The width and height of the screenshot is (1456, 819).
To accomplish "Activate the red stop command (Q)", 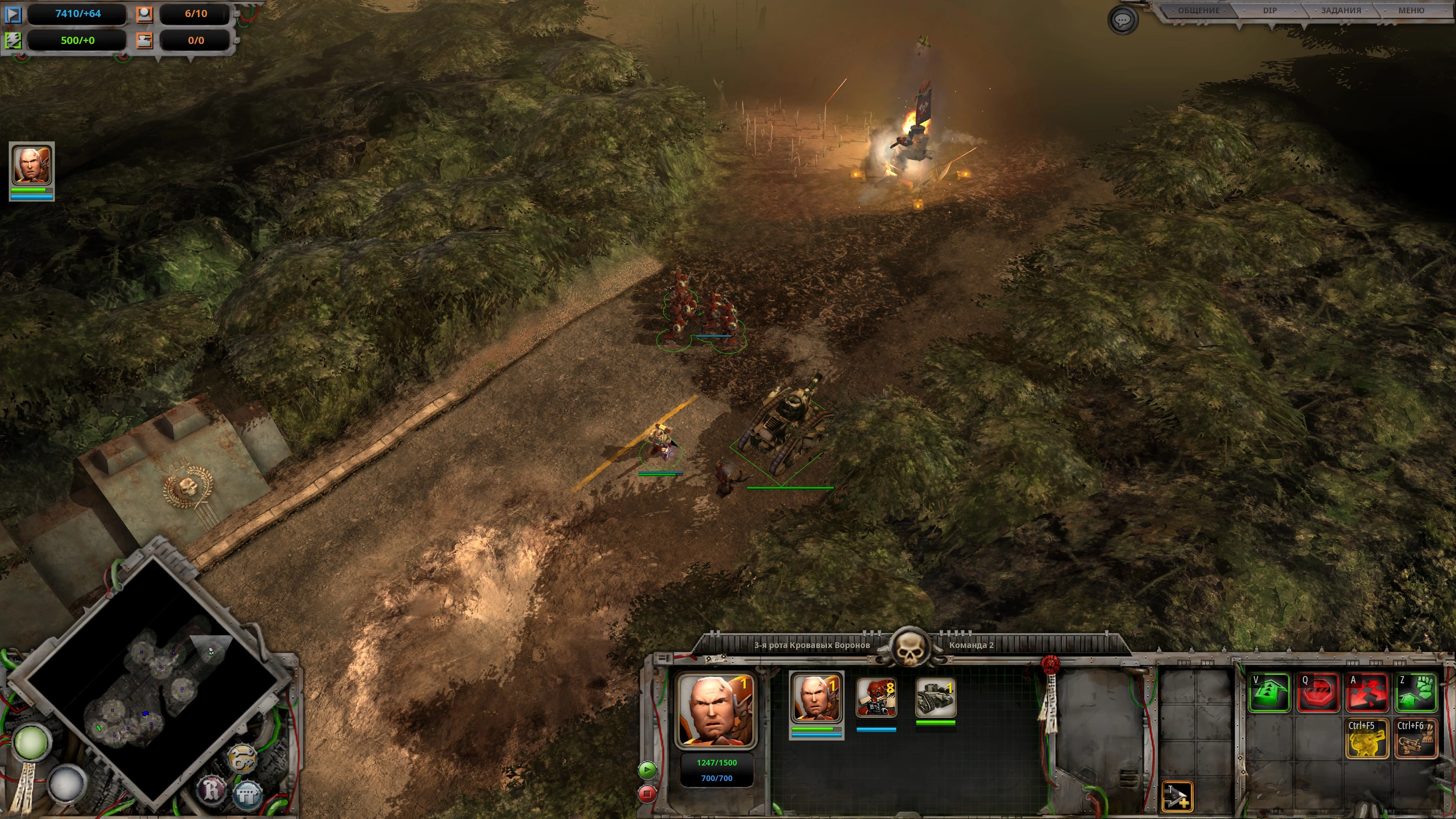I will pyautogui.click(x=1318, y=692).
